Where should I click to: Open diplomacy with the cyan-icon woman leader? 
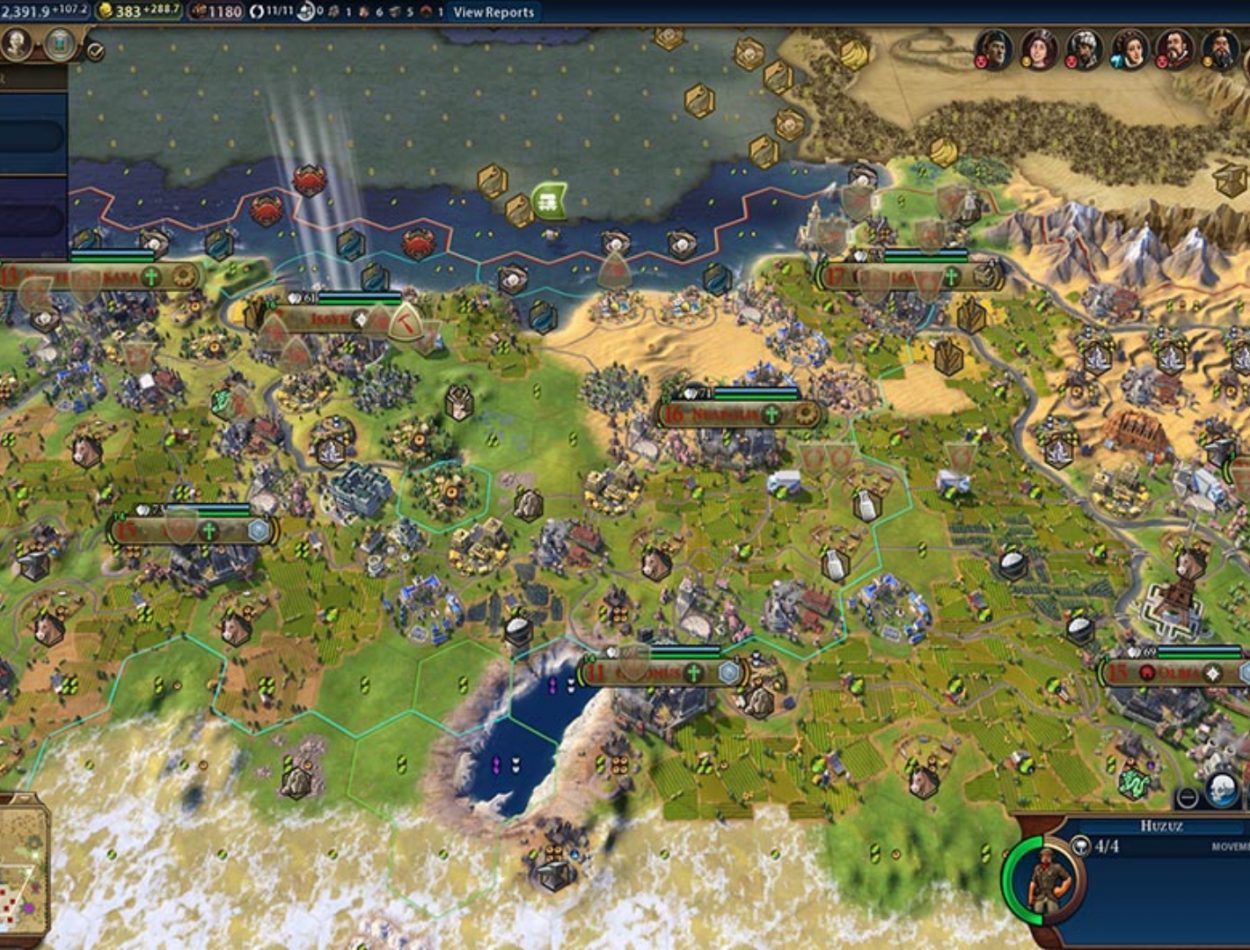click(1130, 48)
